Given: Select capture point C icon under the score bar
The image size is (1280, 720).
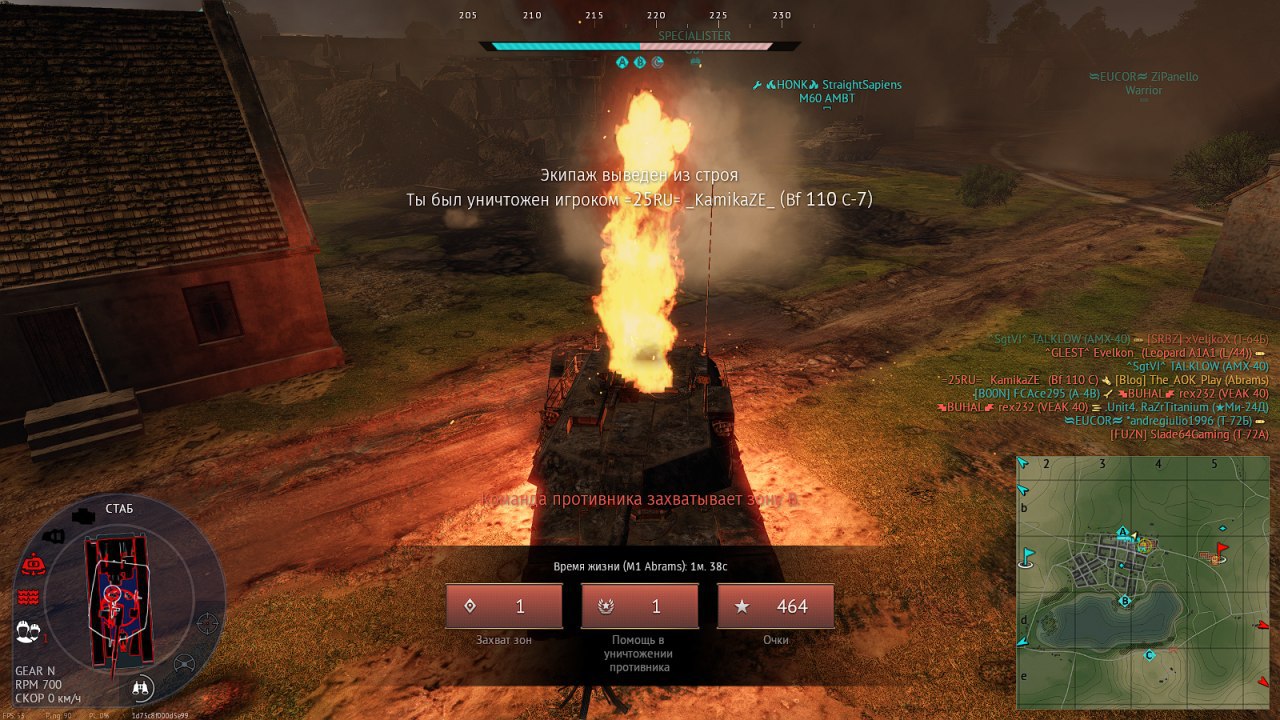Looking at the screenshot, I should coord(658,62).
